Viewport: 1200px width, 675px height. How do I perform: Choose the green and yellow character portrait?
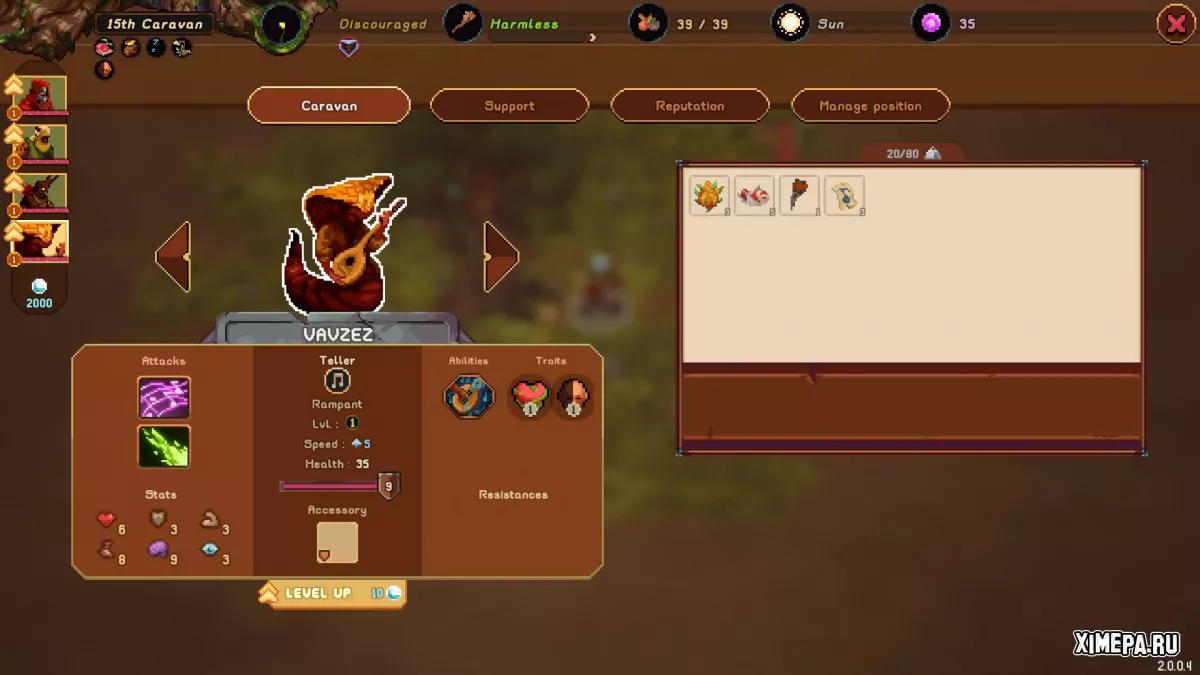[x=44, y=143]
